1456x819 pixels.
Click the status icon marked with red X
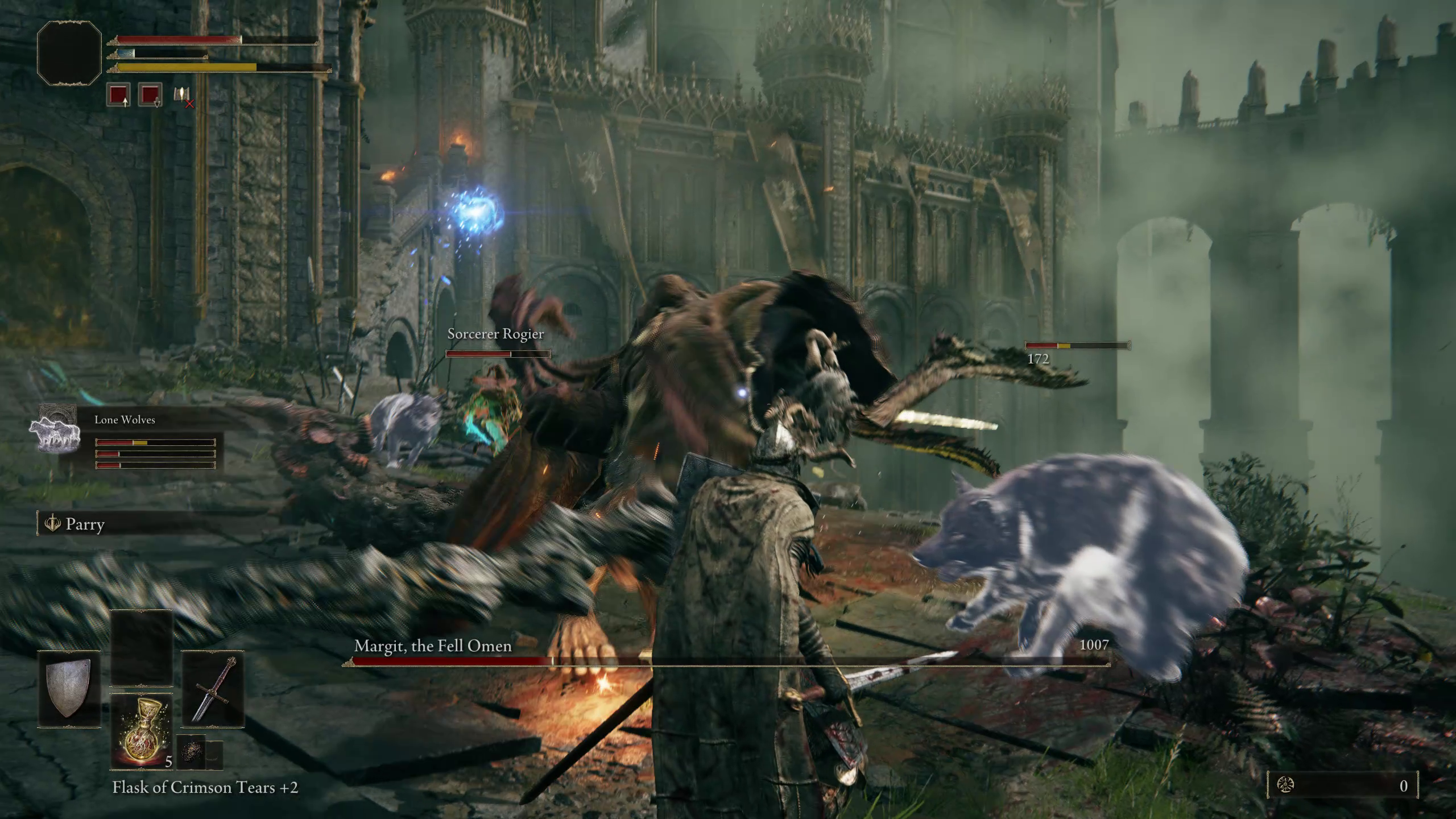click(x=183, y=96)
